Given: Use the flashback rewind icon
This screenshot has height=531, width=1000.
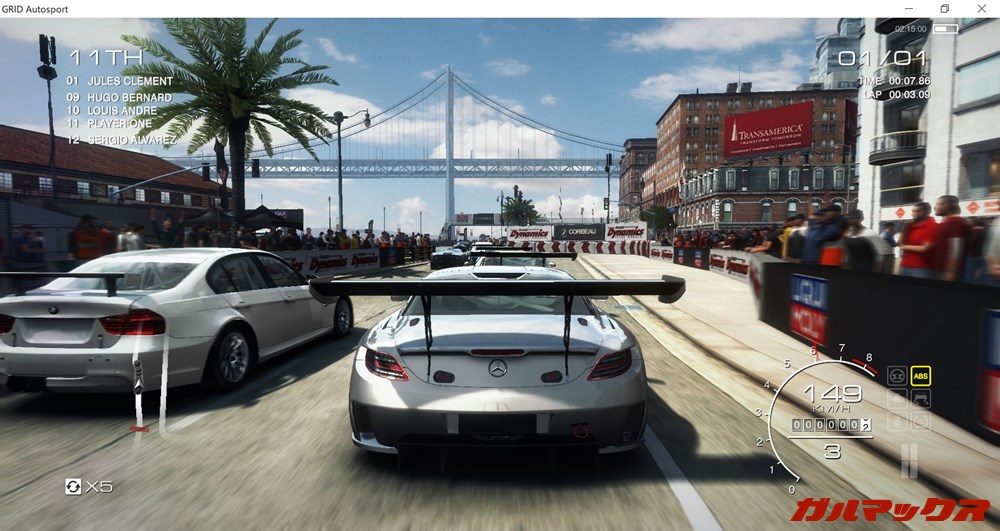Looking at the screenshot, I should click(x=73, y=486).
